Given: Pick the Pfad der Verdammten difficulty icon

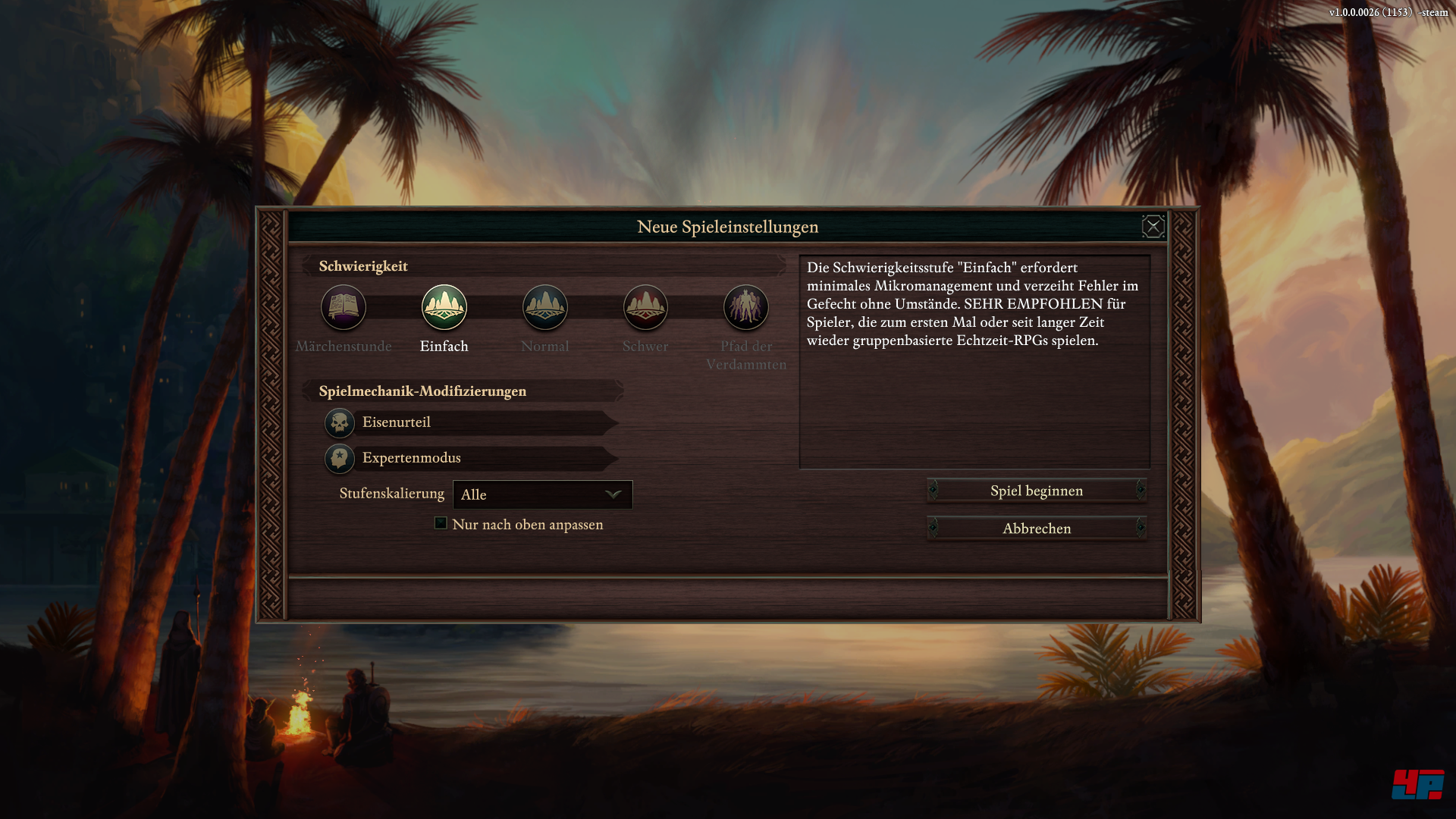Looking at the screenshot, I should 746,307.
